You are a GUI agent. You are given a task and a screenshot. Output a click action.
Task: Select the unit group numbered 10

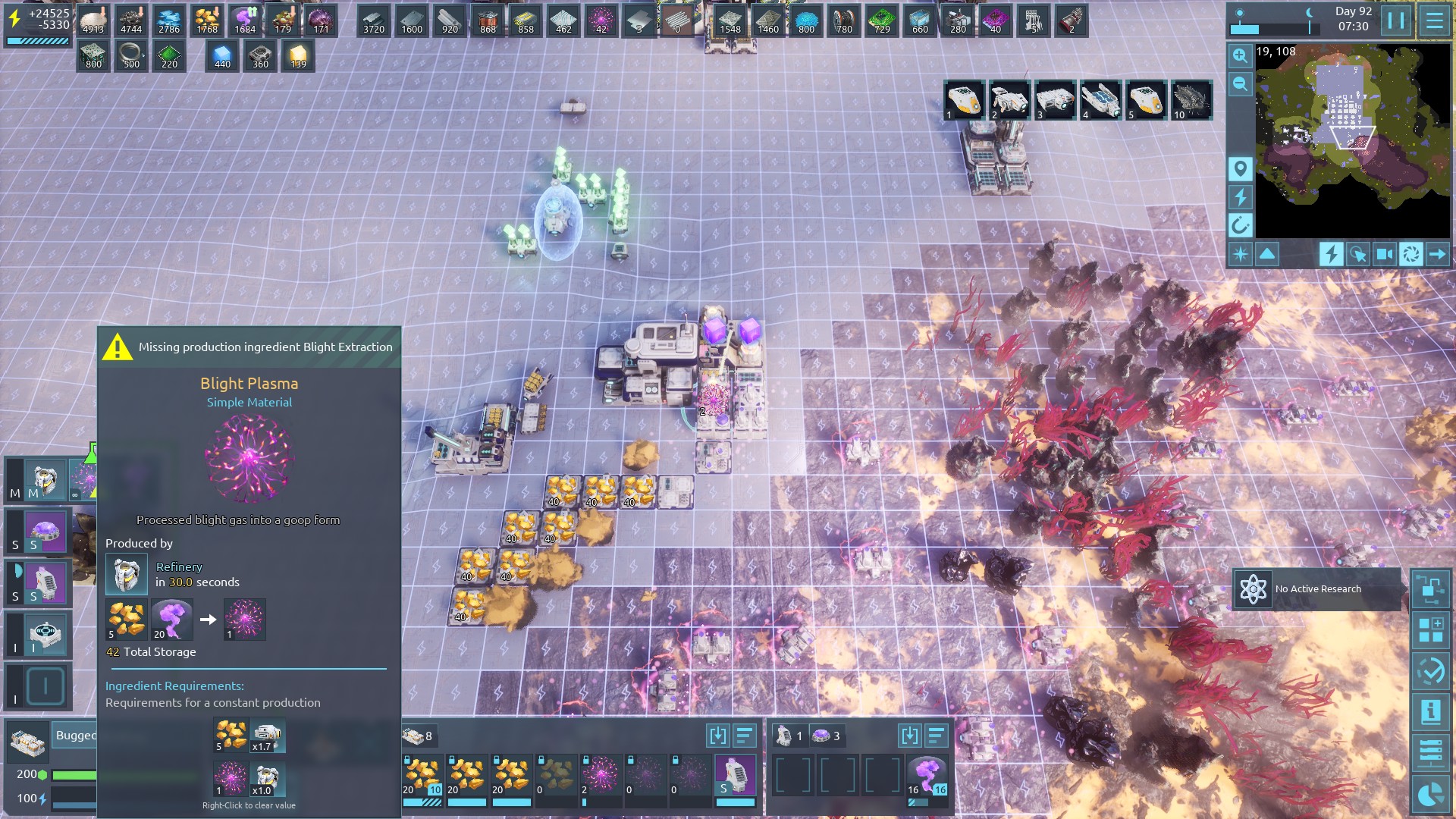click(x=1191, y=100)
